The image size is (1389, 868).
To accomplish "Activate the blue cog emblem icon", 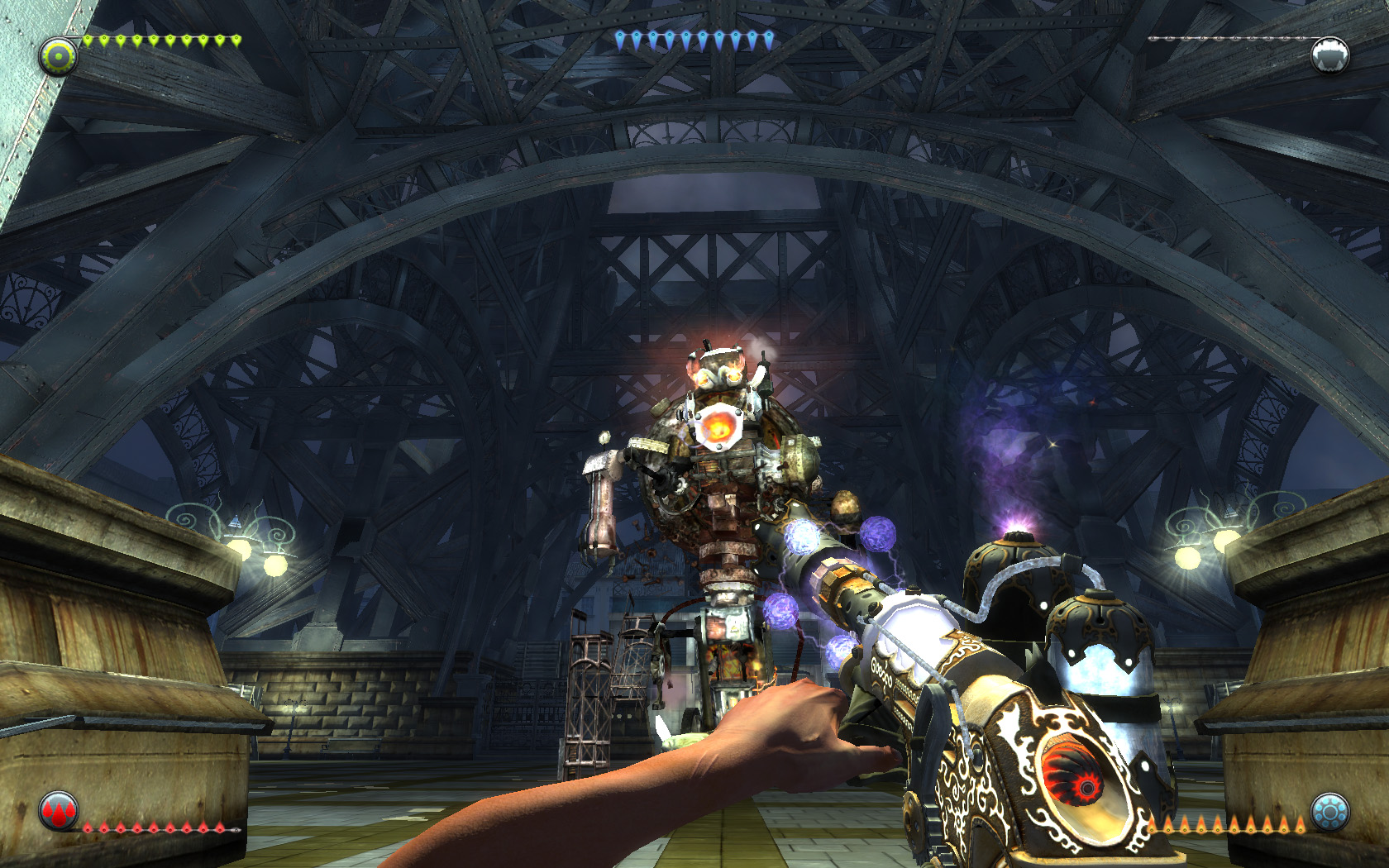I will (1329, 812).
